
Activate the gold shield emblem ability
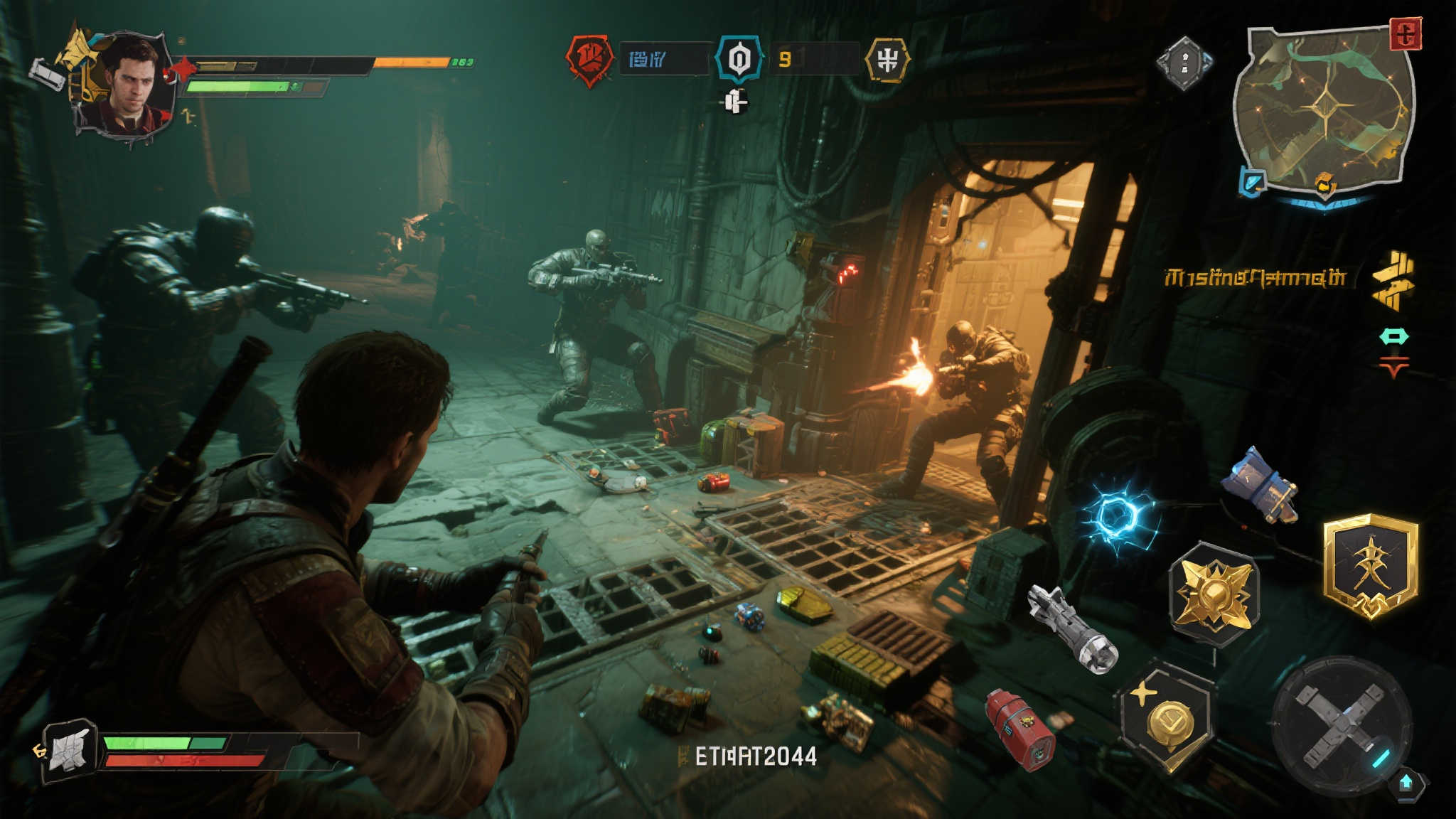1371,567
